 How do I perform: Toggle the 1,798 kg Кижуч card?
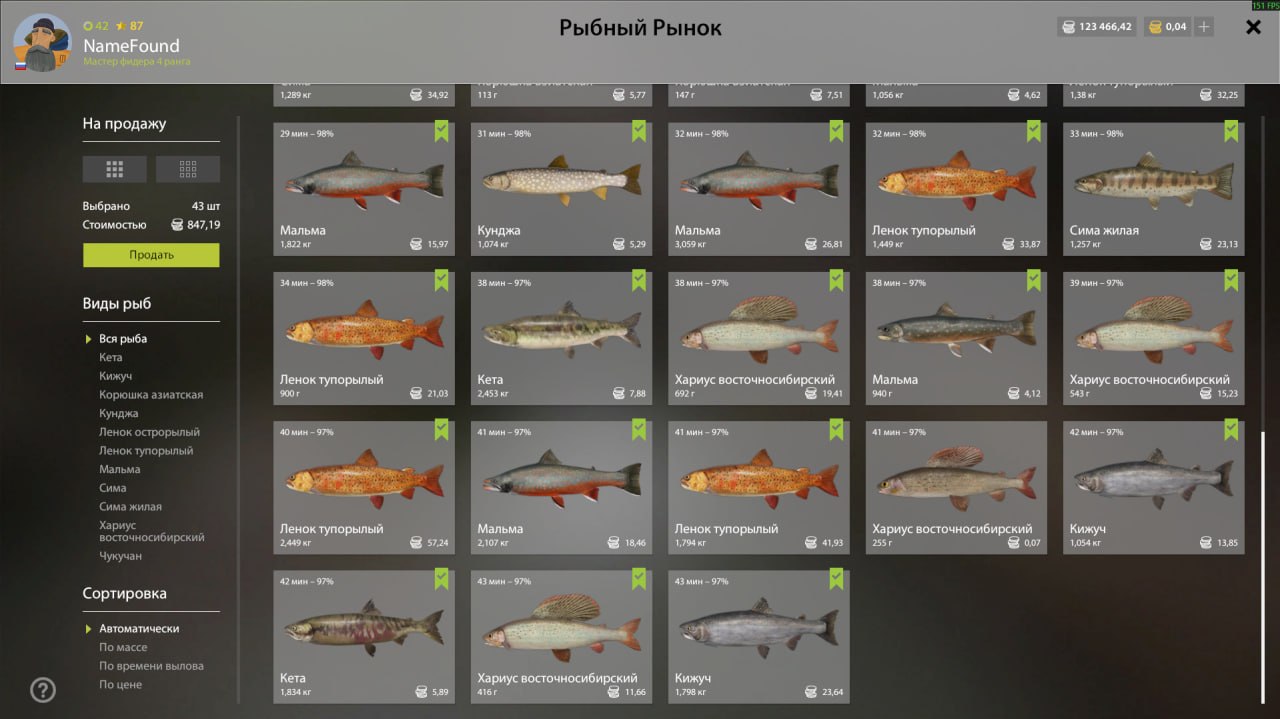pos(759,636)
